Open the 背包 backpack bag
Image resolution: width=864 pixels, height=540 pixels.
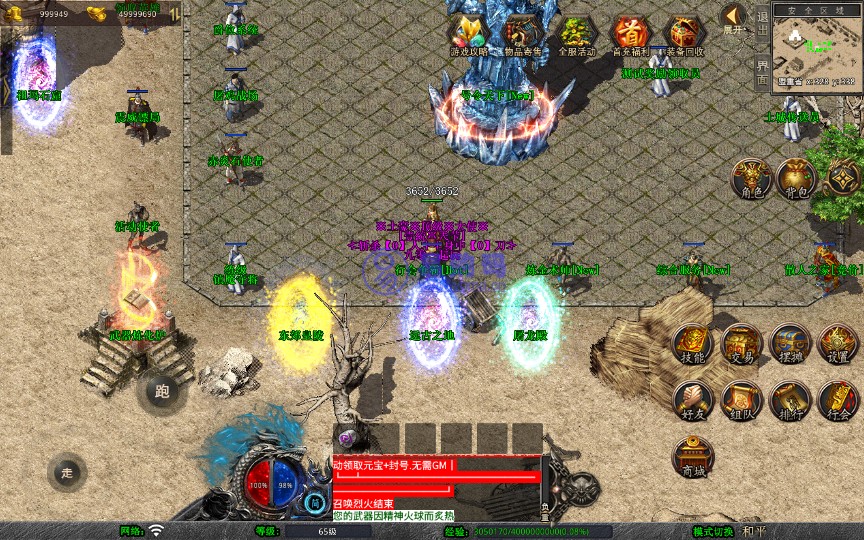coord(795,178)
